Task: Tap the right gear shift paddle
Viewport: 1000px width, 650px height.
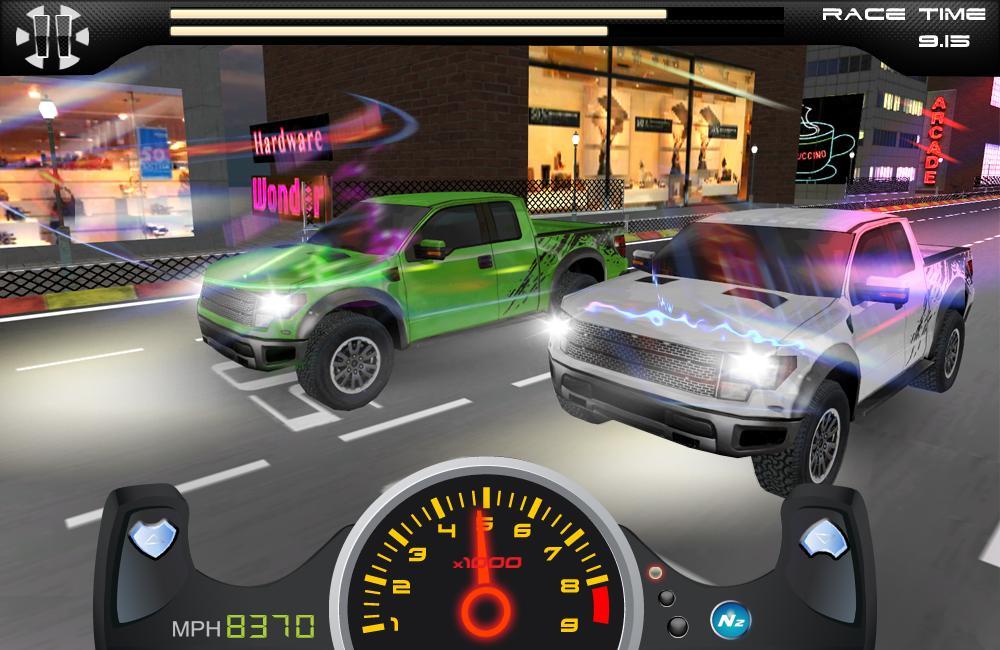Action: click(x=822, y=538)
